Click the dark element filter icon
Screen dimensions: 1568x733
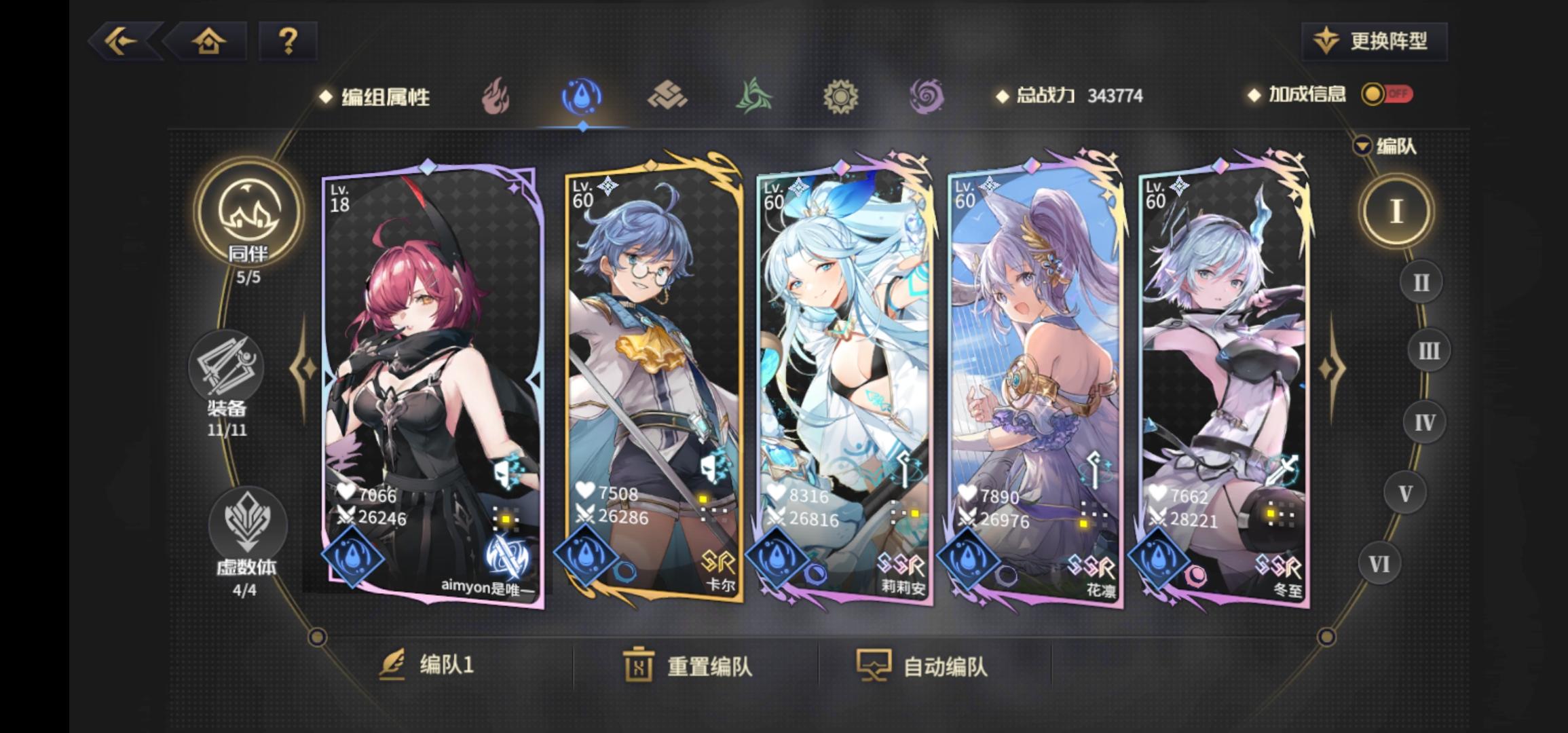coord(927,97)
